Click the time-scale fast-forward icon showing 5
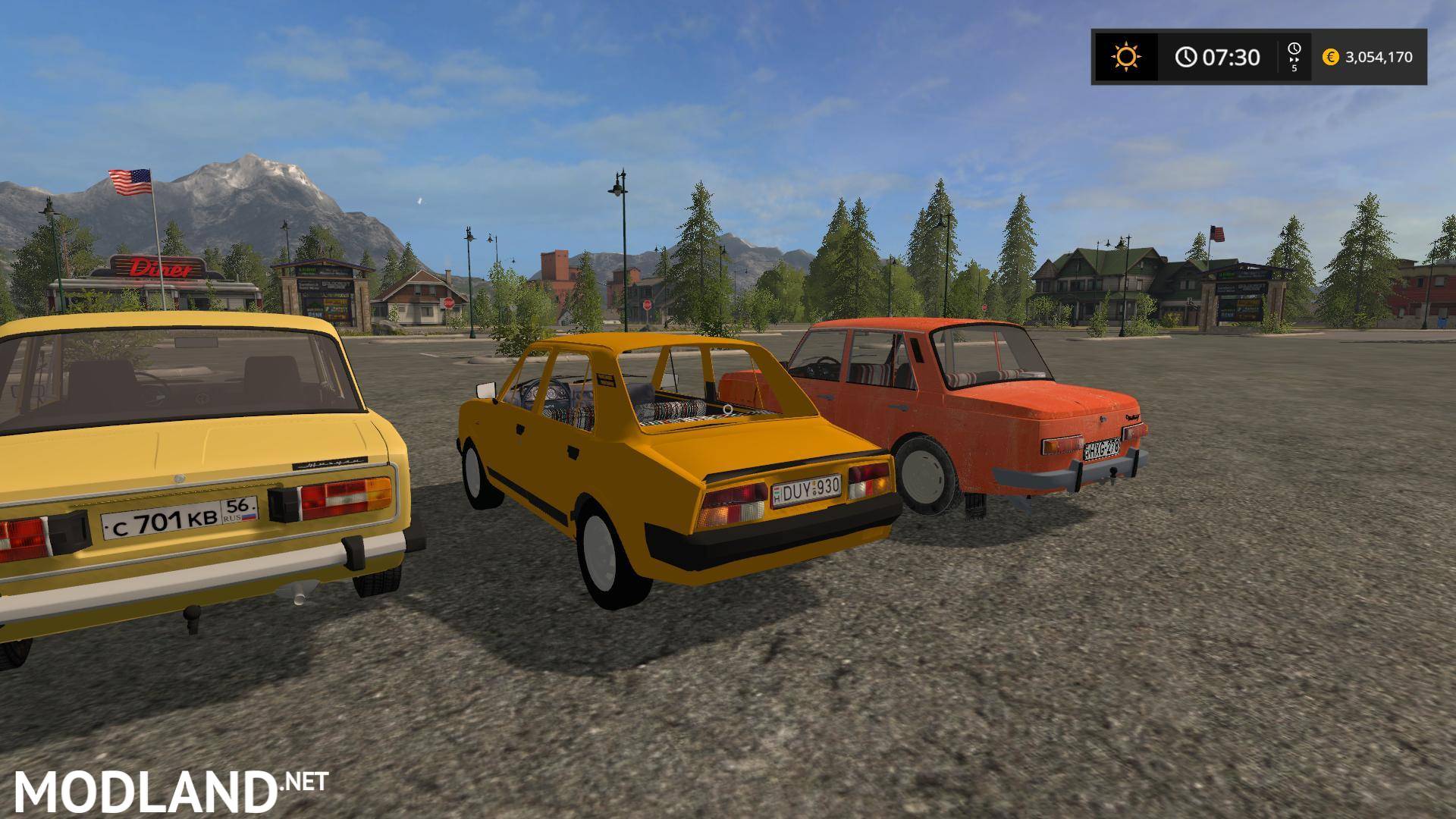Viewport: 1456px width, 819px height. [1294, 55]
